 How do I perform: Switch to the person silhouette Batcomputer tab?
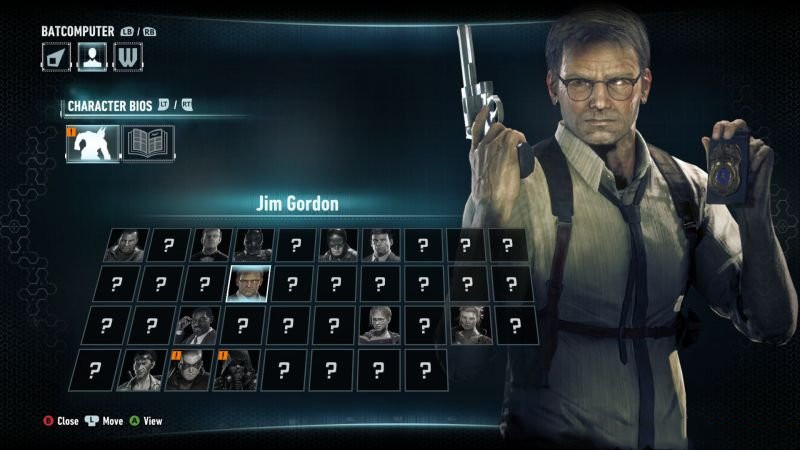point(92,56)
